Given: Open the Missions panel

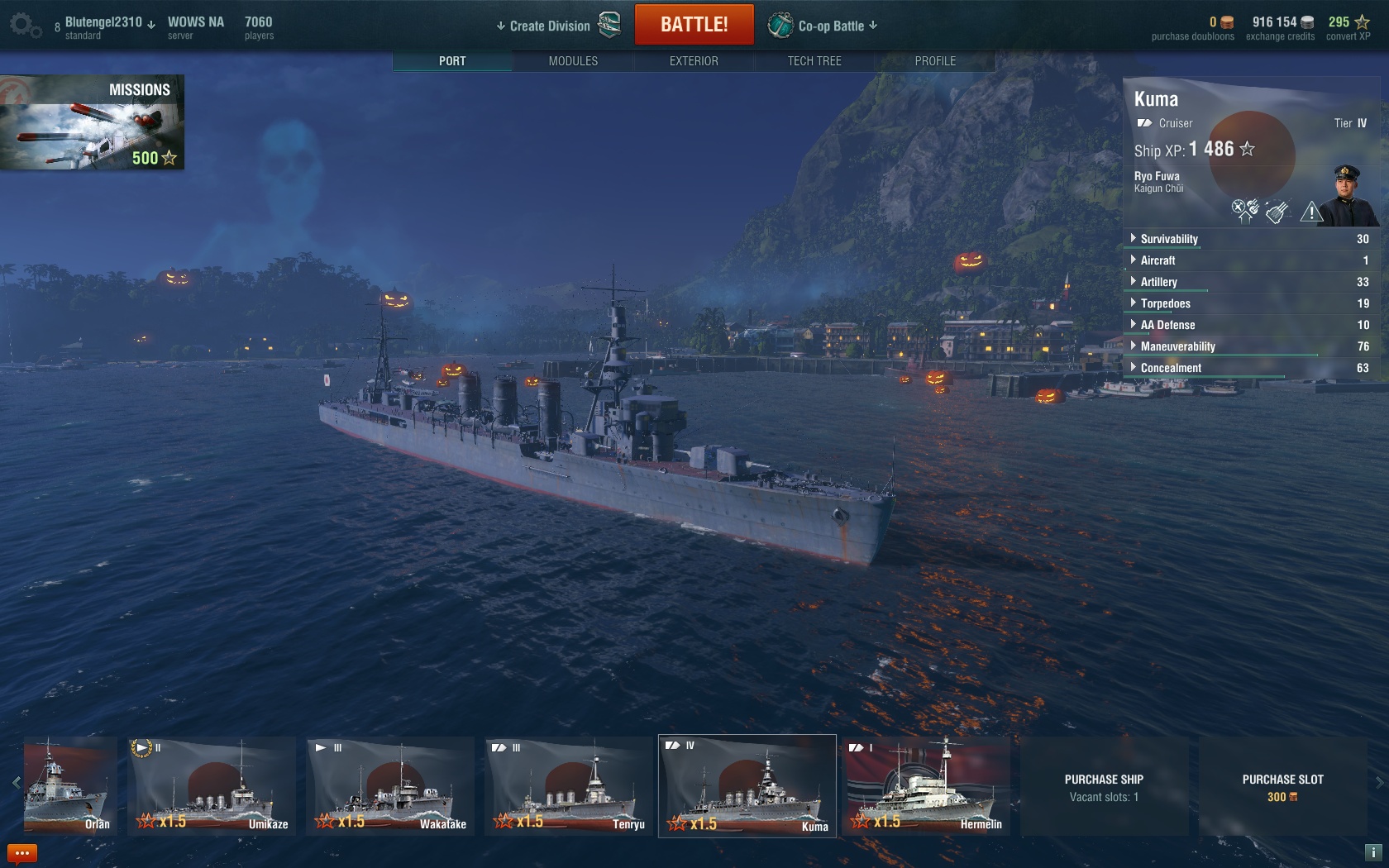Looking at the screenshot, I should (92, 122).
